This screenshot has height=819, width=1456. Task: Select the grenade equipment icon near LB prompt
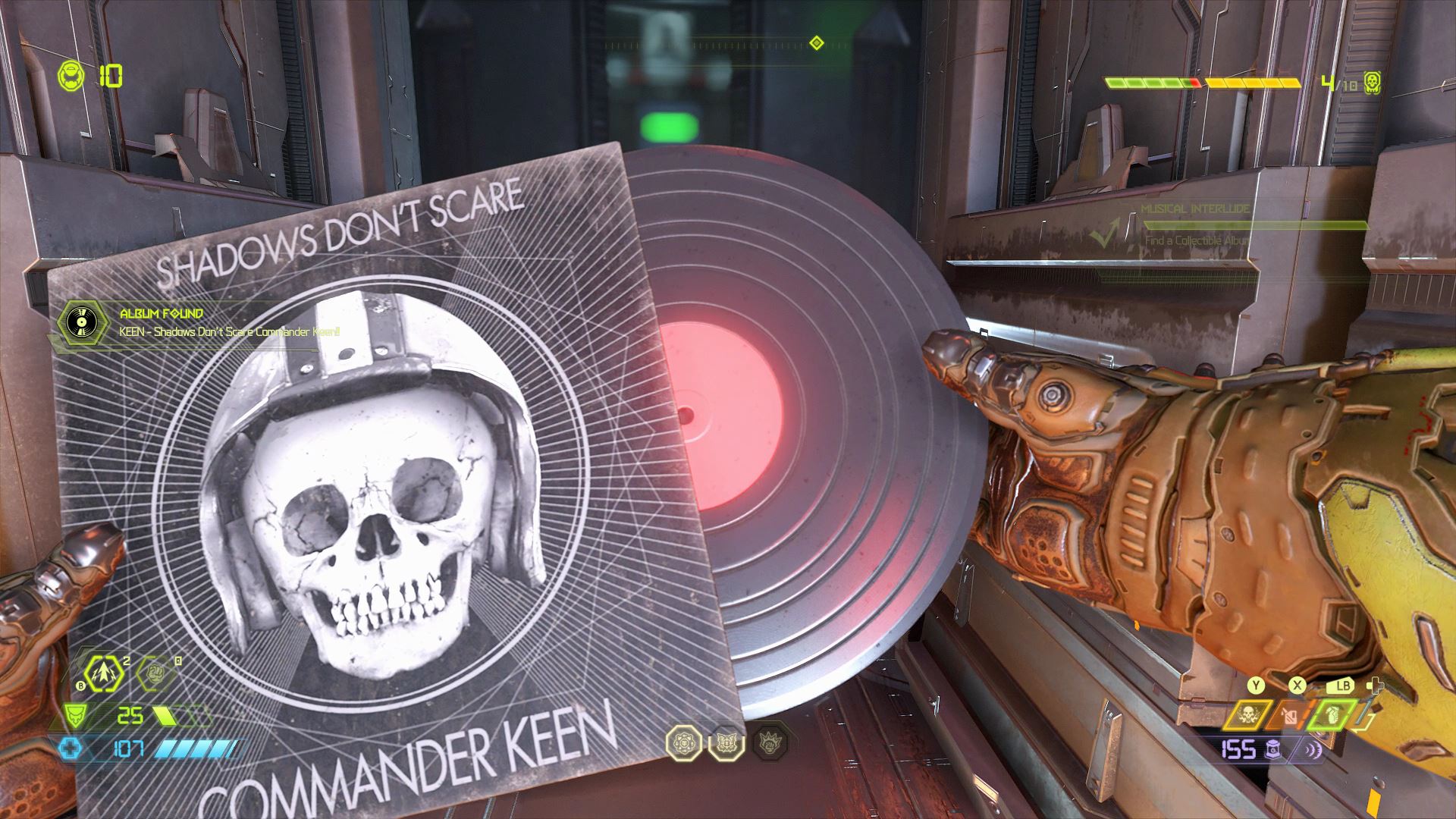click(x=1332, y=715)
